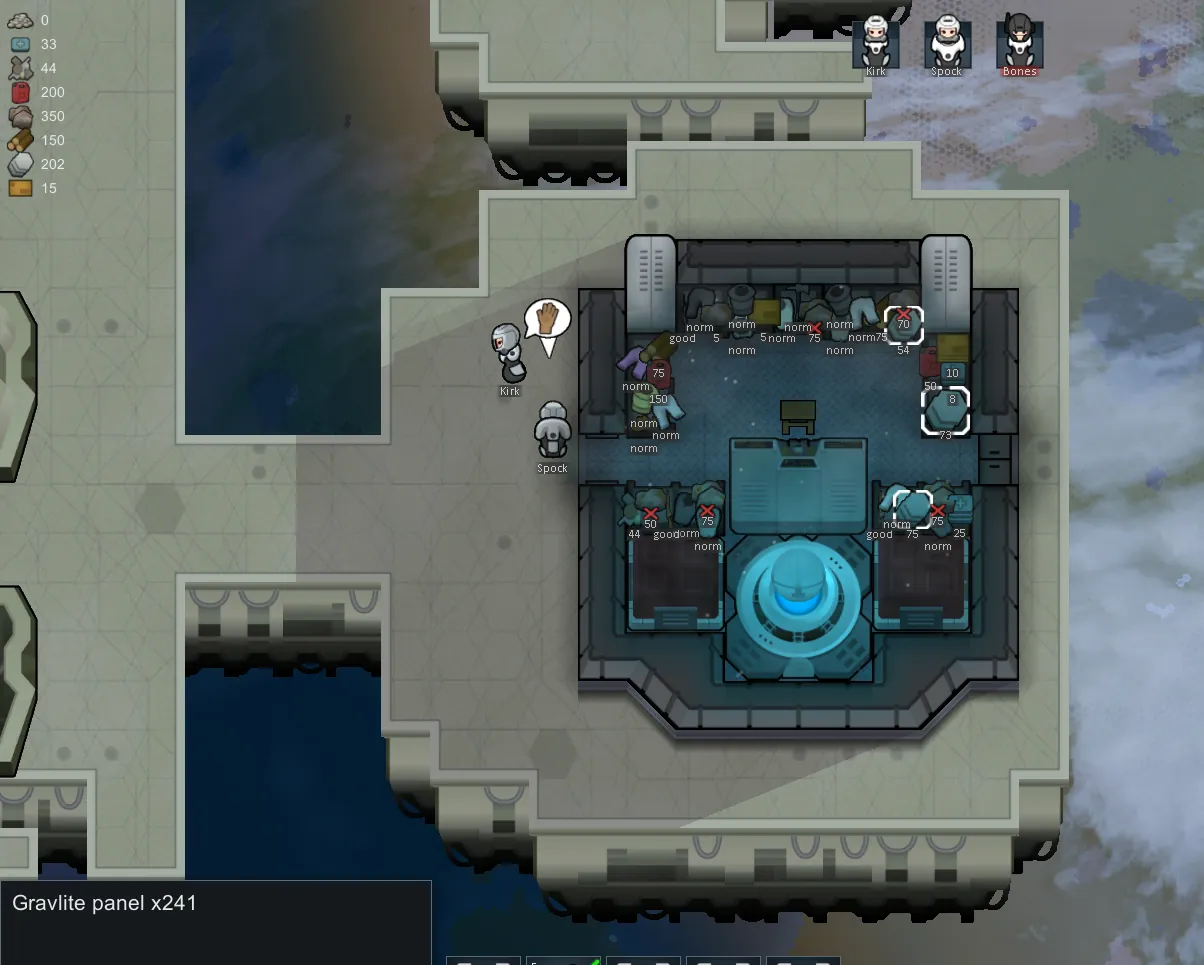The height and width of the screenshot is (965, 1204).
Task: Select Kirk's portrait in the colonist bar
Action: point(876,42)
